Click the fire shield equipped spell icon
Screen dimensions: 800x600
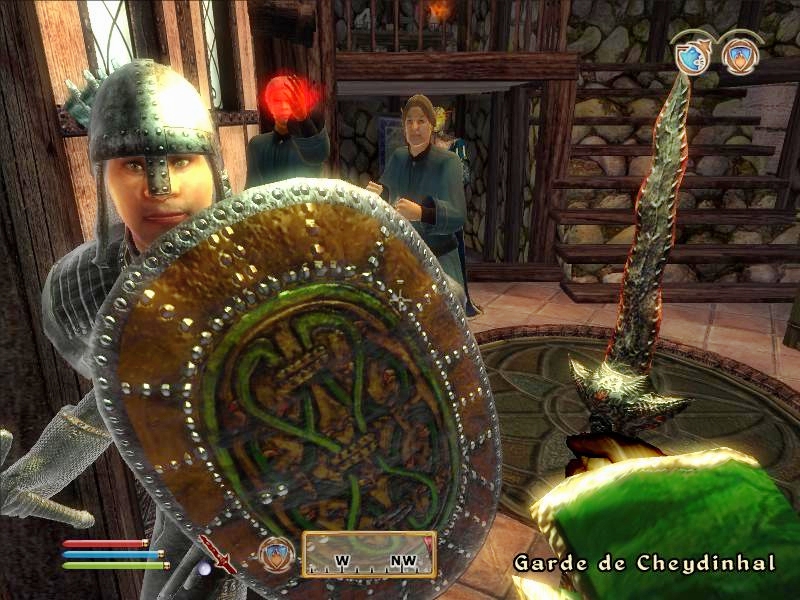tap(277, 553)
